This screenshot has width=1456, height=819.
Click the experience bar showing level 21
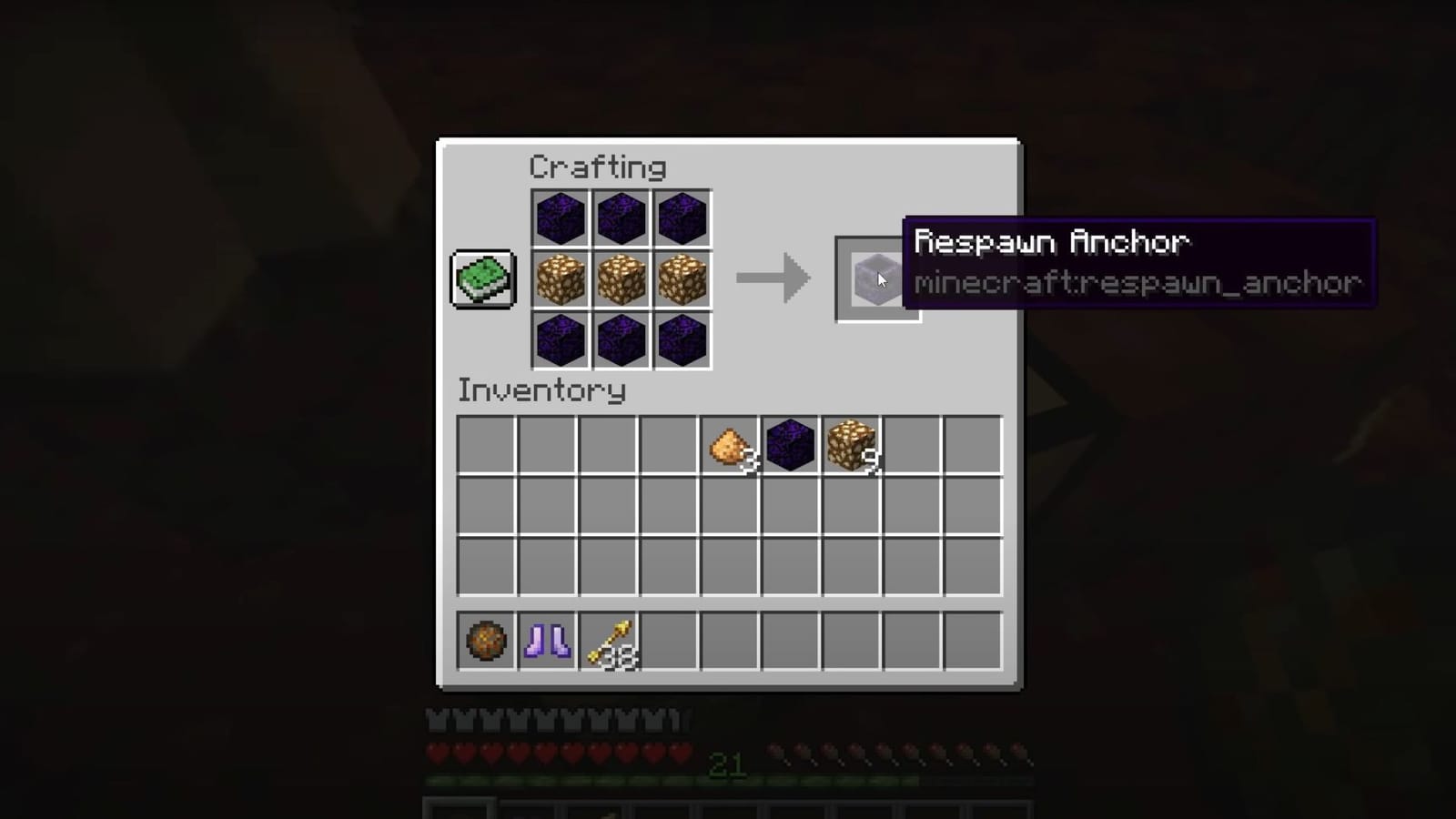(x=727, y=768)
